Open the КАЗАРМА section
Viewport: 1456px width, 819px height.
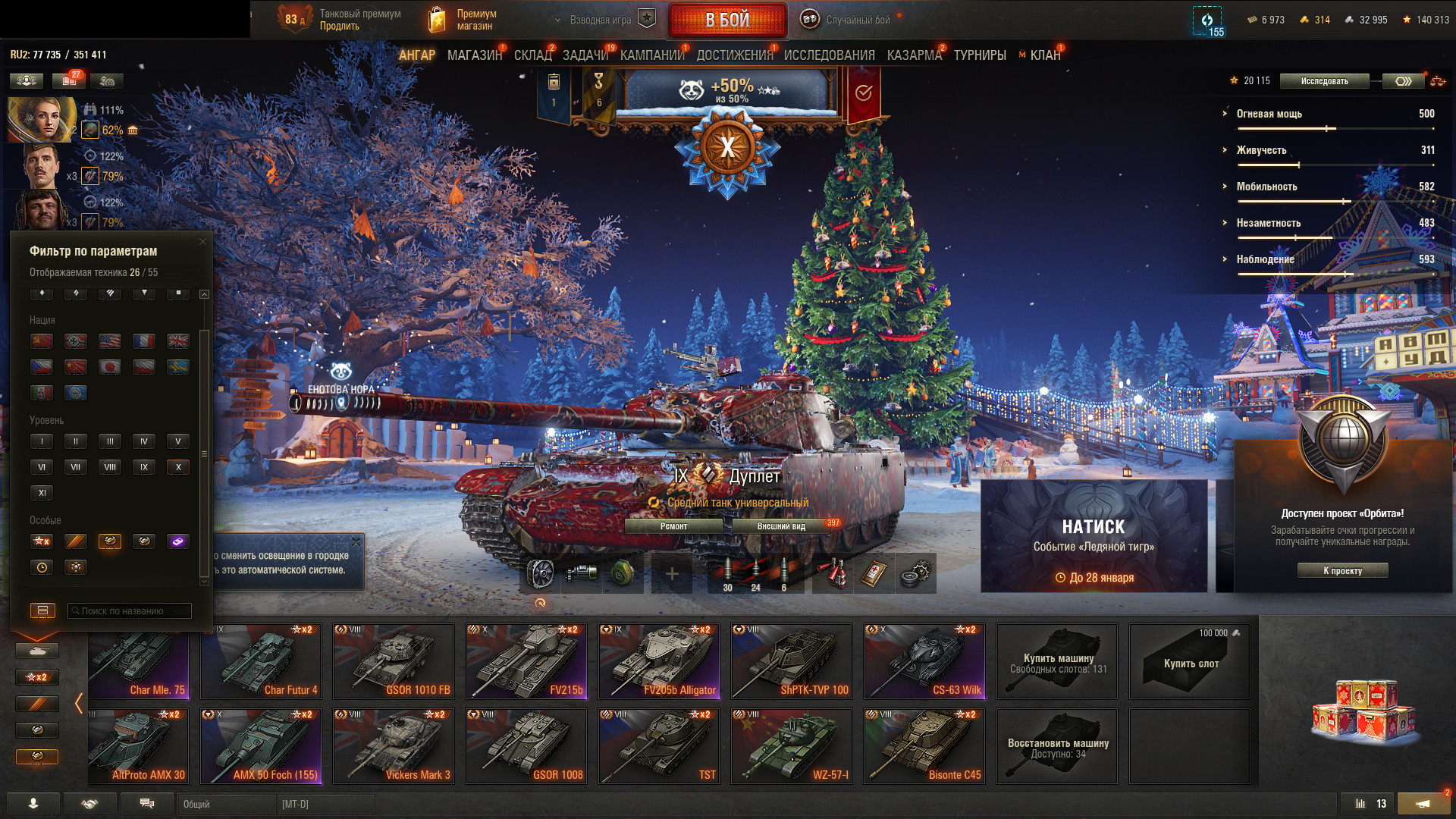[x=914, y=55]
